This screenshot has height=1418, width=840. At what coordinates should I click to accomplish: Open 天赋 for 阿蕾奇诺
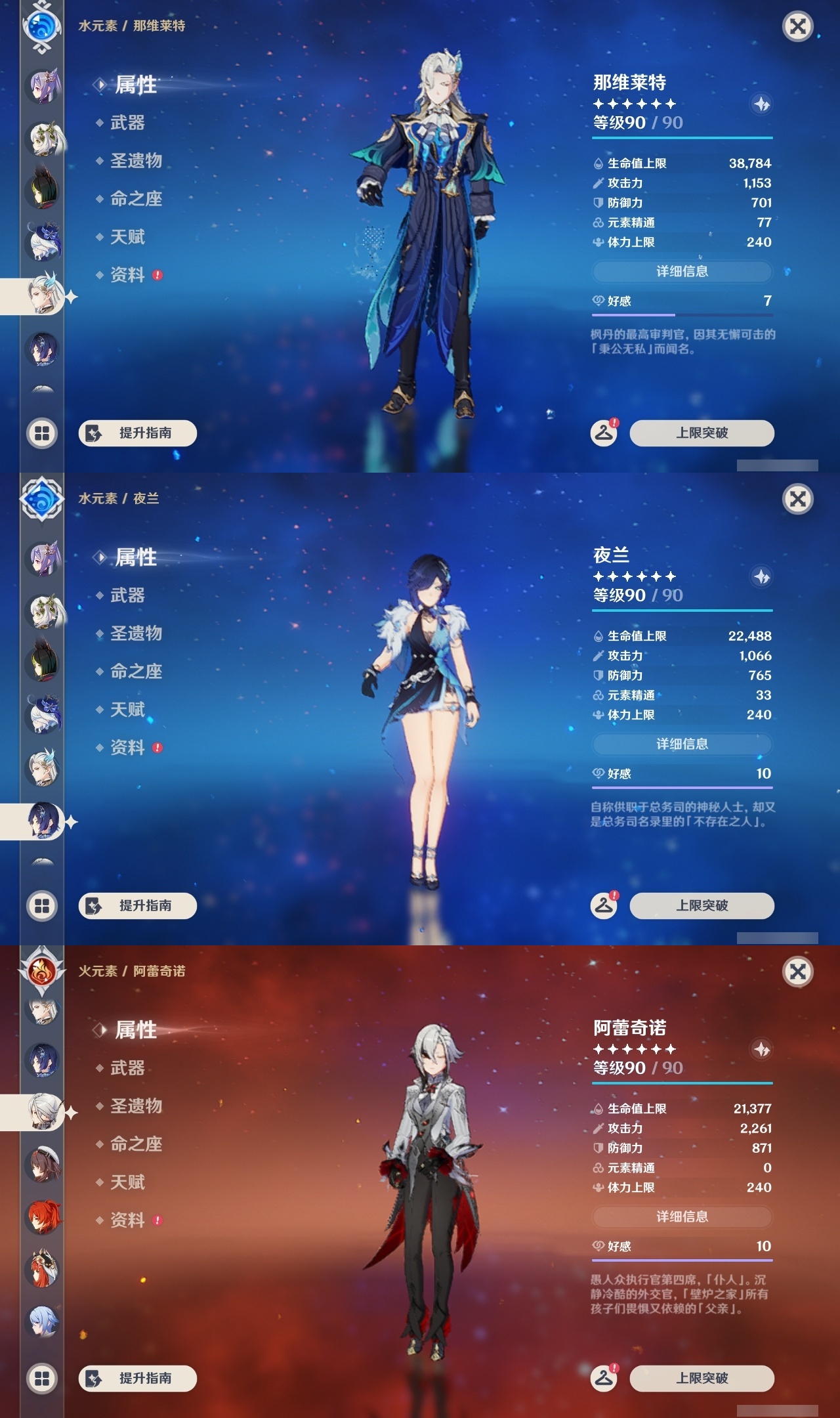[129, 1183]
